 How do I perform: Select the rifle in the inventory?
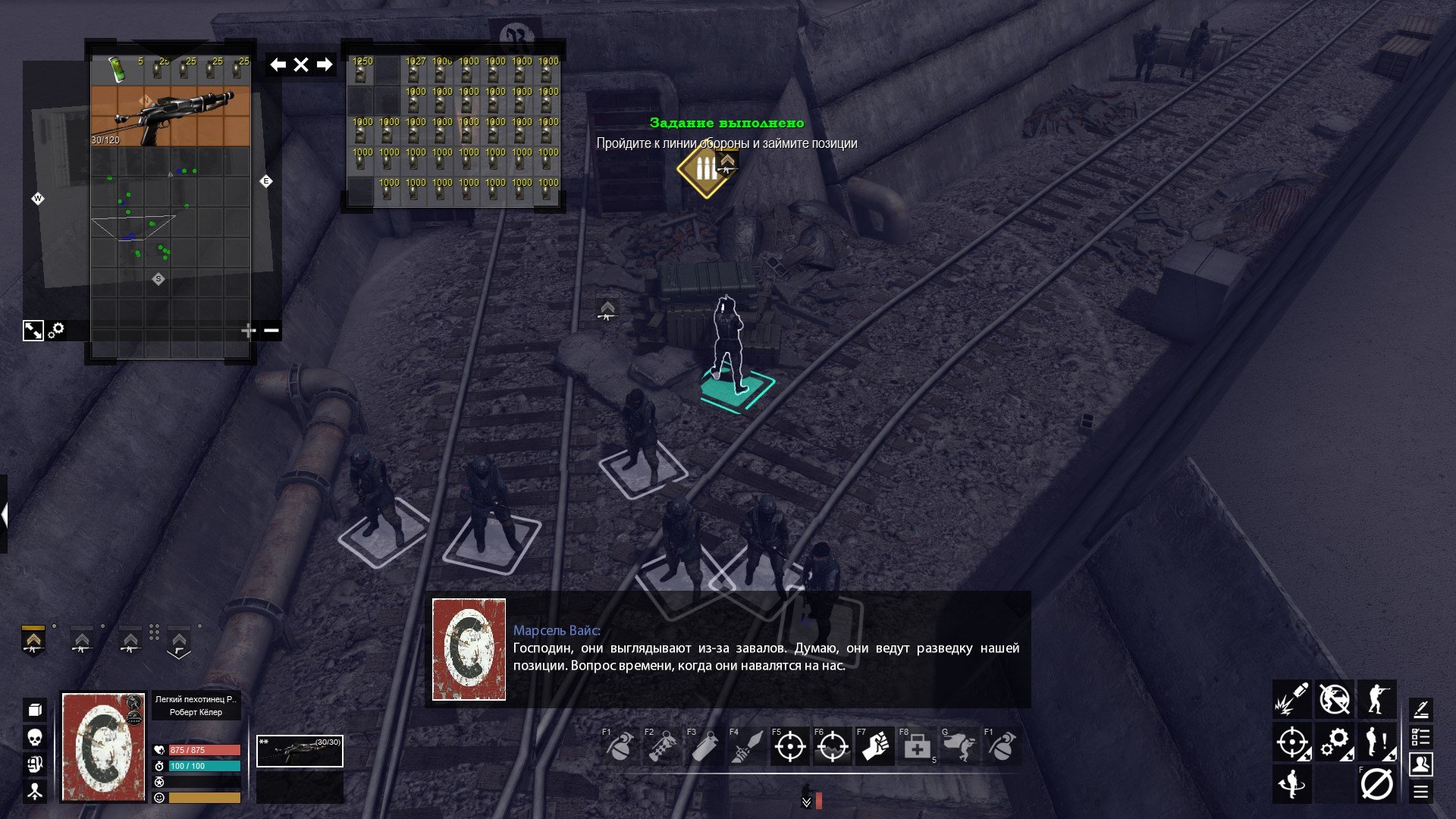pos(171,115)
